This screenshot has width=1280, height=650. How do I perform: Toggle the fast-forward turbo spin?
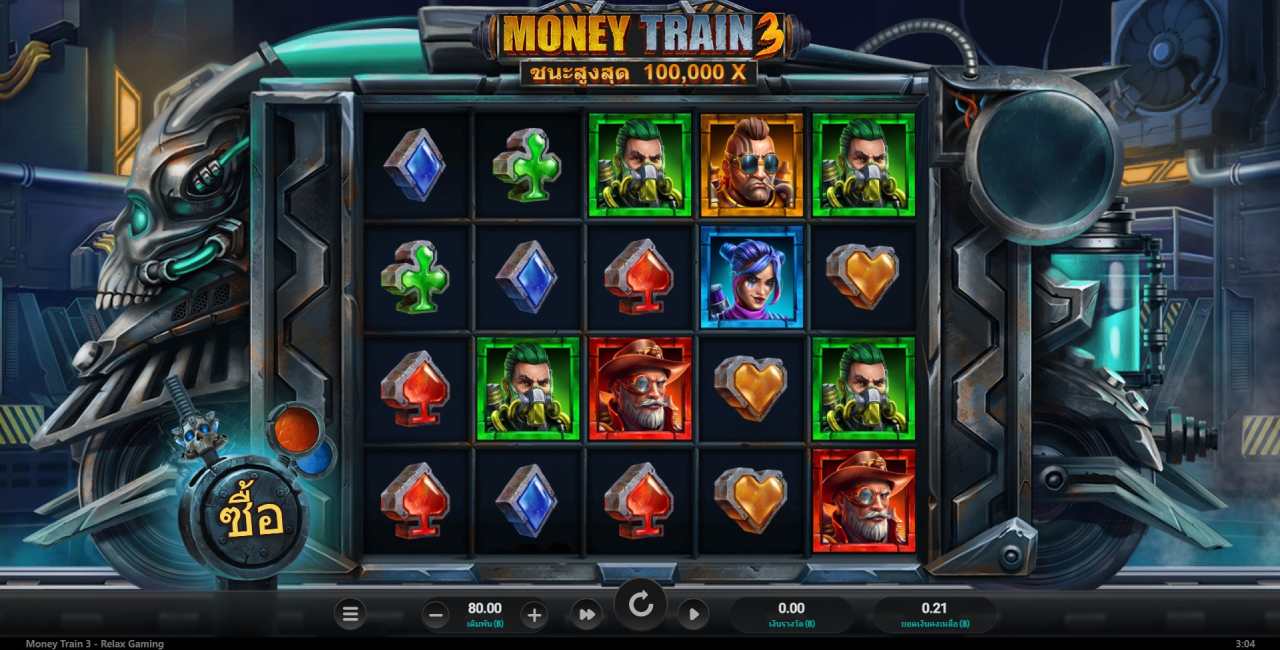(587, 614)
